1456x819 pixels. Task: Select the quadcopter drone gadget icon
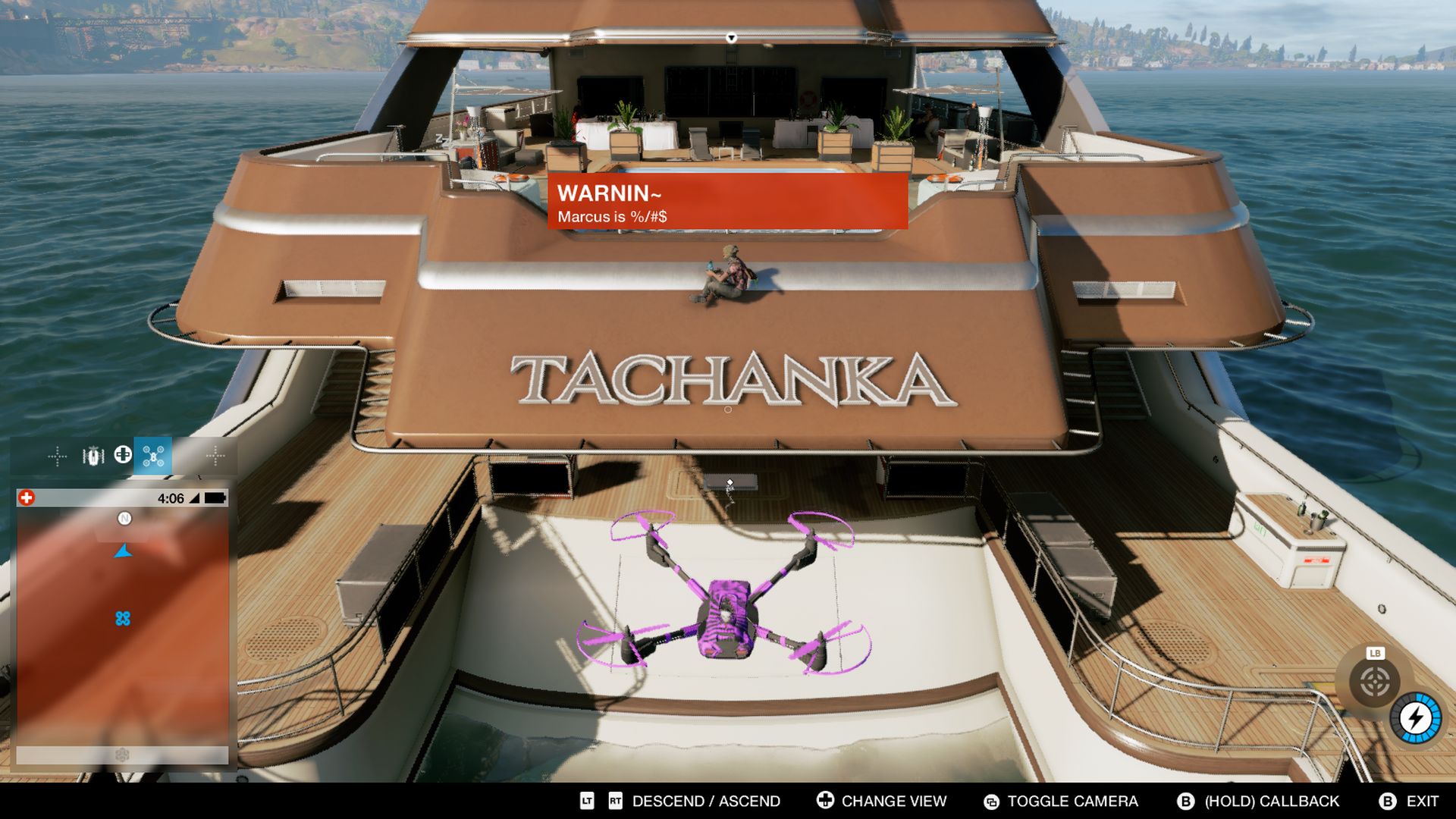point(151,457)
